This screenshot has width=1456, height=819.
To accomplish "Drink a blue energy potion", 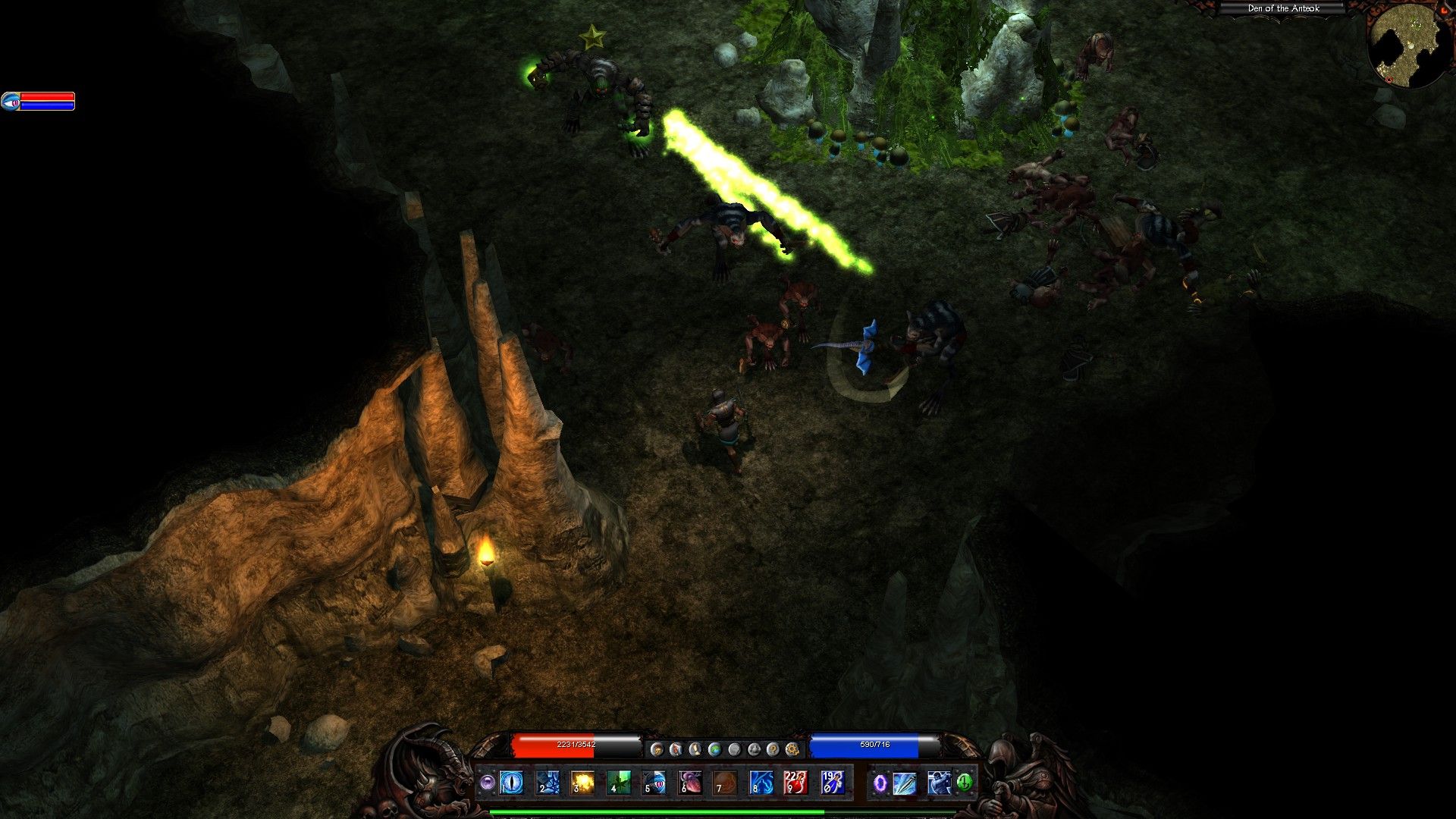I will coord(832,782).
